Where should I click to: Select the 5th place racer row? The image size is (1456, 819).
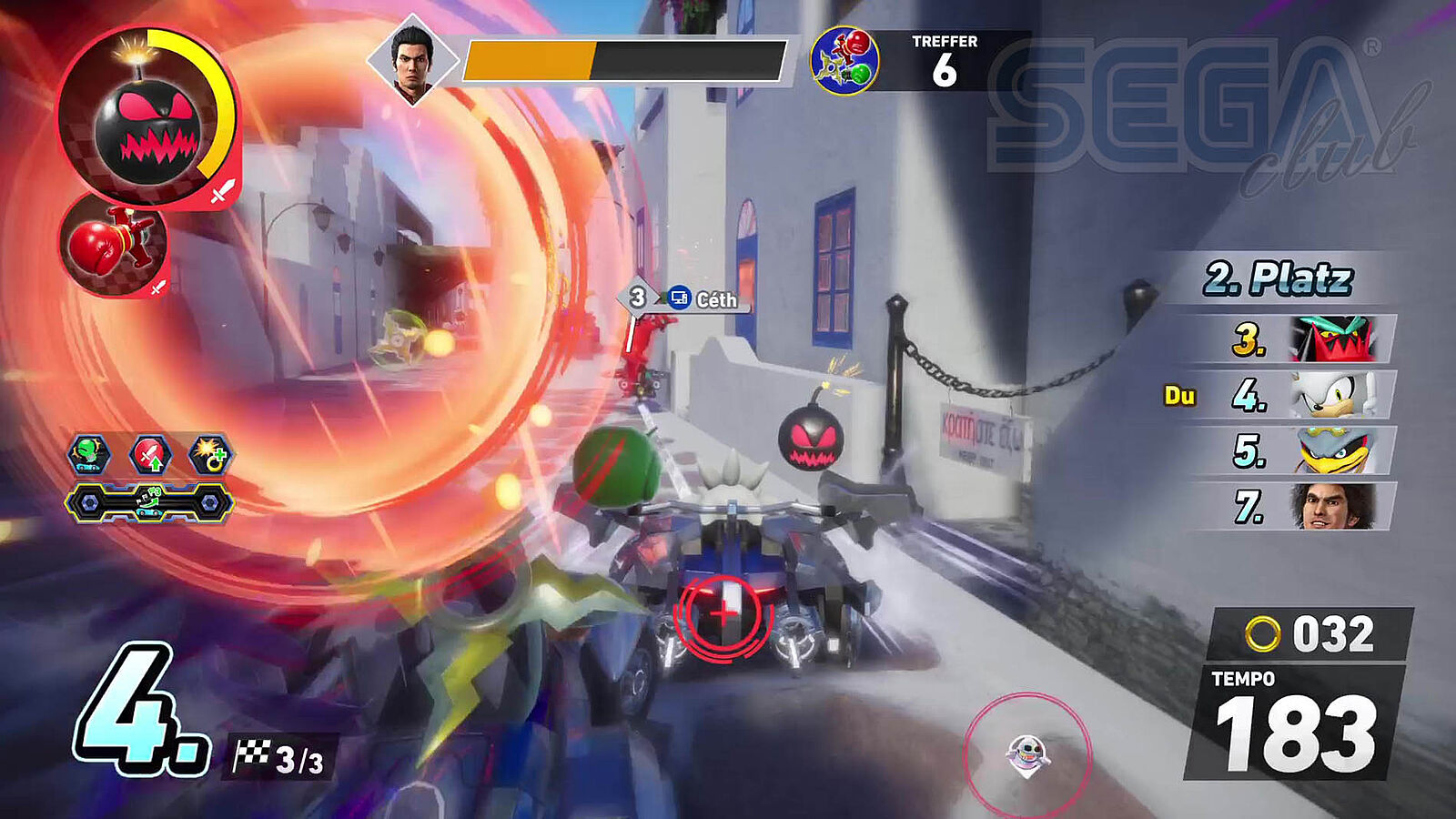coord(1303,451)
